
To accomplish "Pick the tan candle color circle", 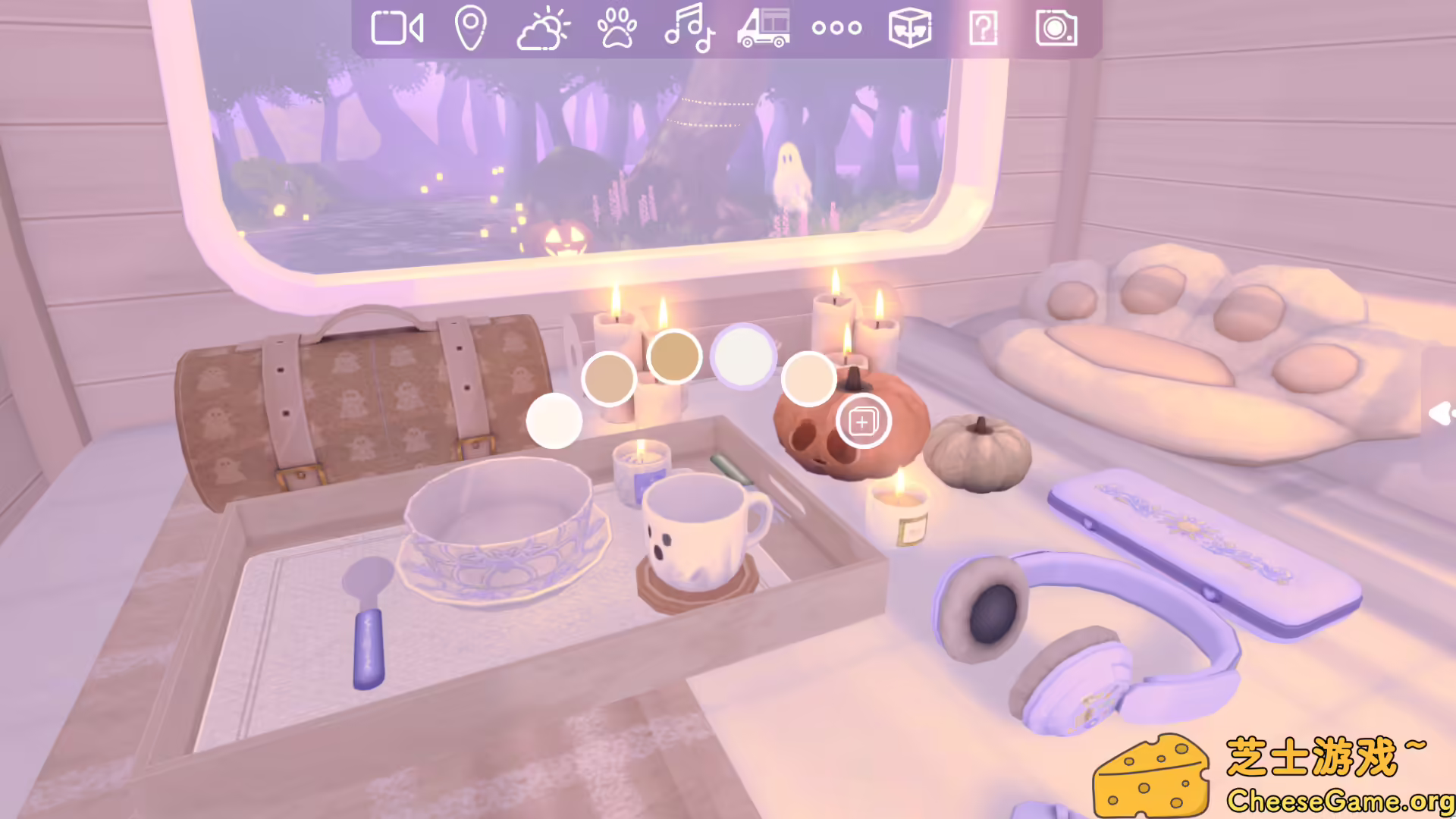I will (610, 379).
